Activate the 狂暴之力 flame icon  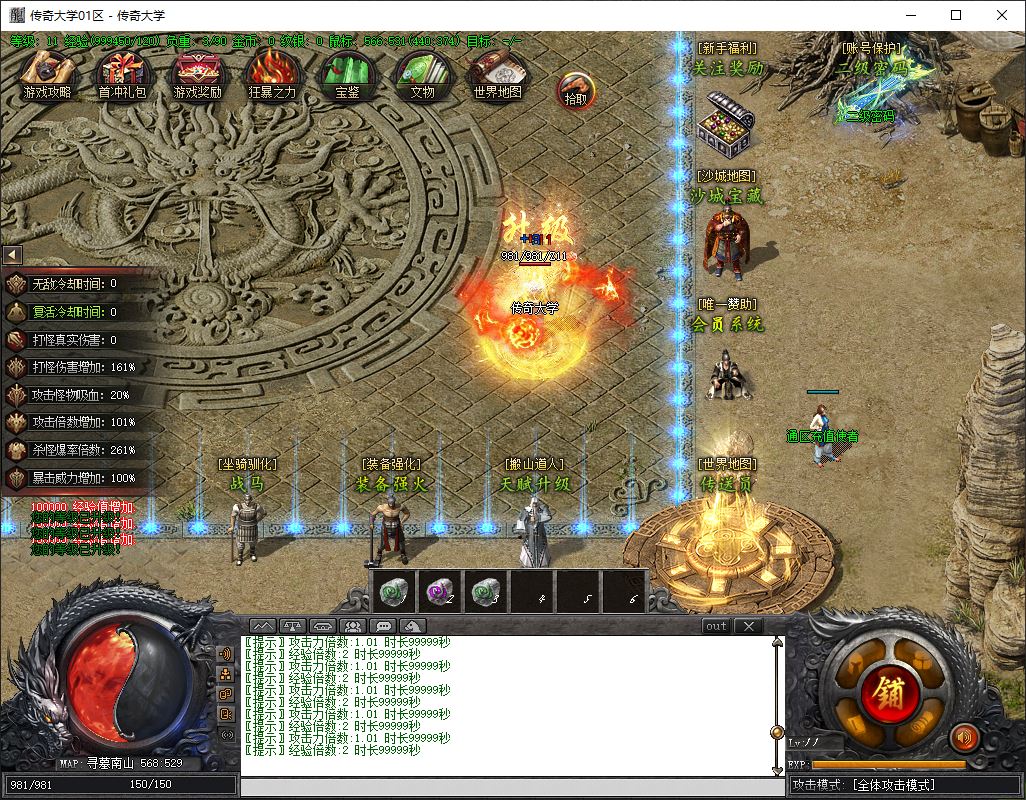[x=272, y=75]
